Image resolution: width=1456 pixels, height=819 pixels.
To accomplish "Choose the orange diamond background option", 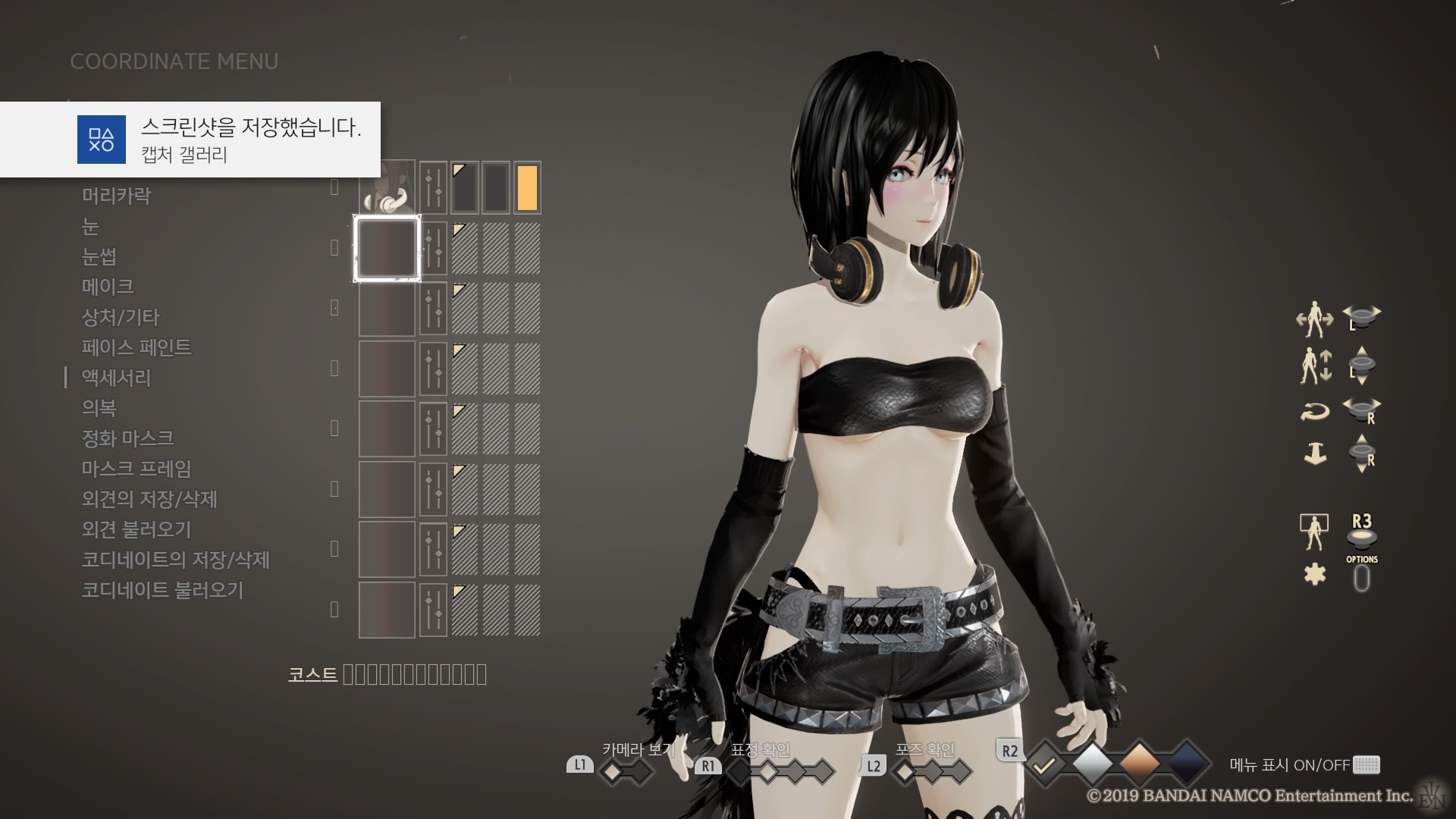I will [1139, 764].
